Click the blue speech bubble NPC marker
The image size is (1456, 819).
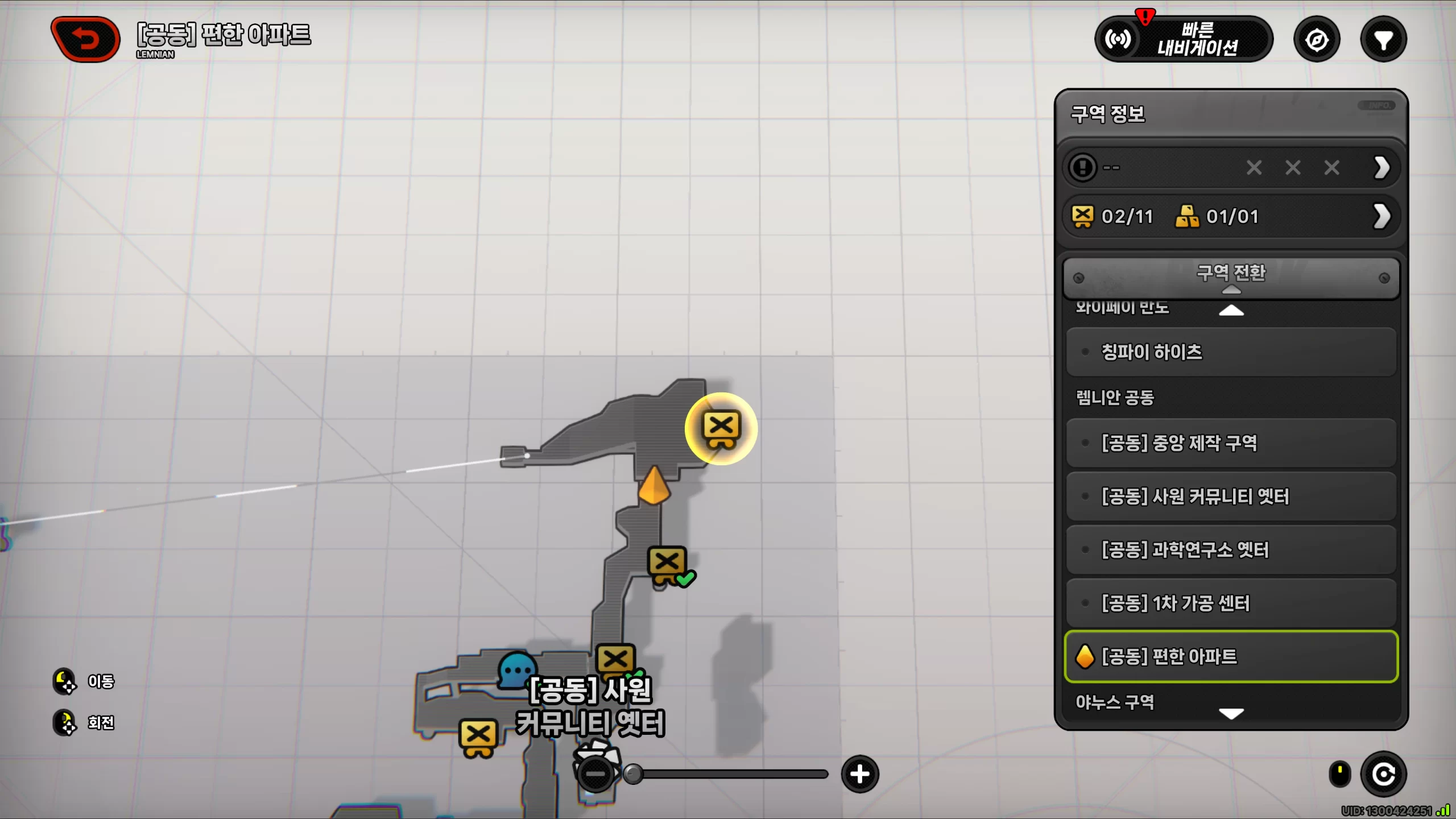tap(516, 670)
